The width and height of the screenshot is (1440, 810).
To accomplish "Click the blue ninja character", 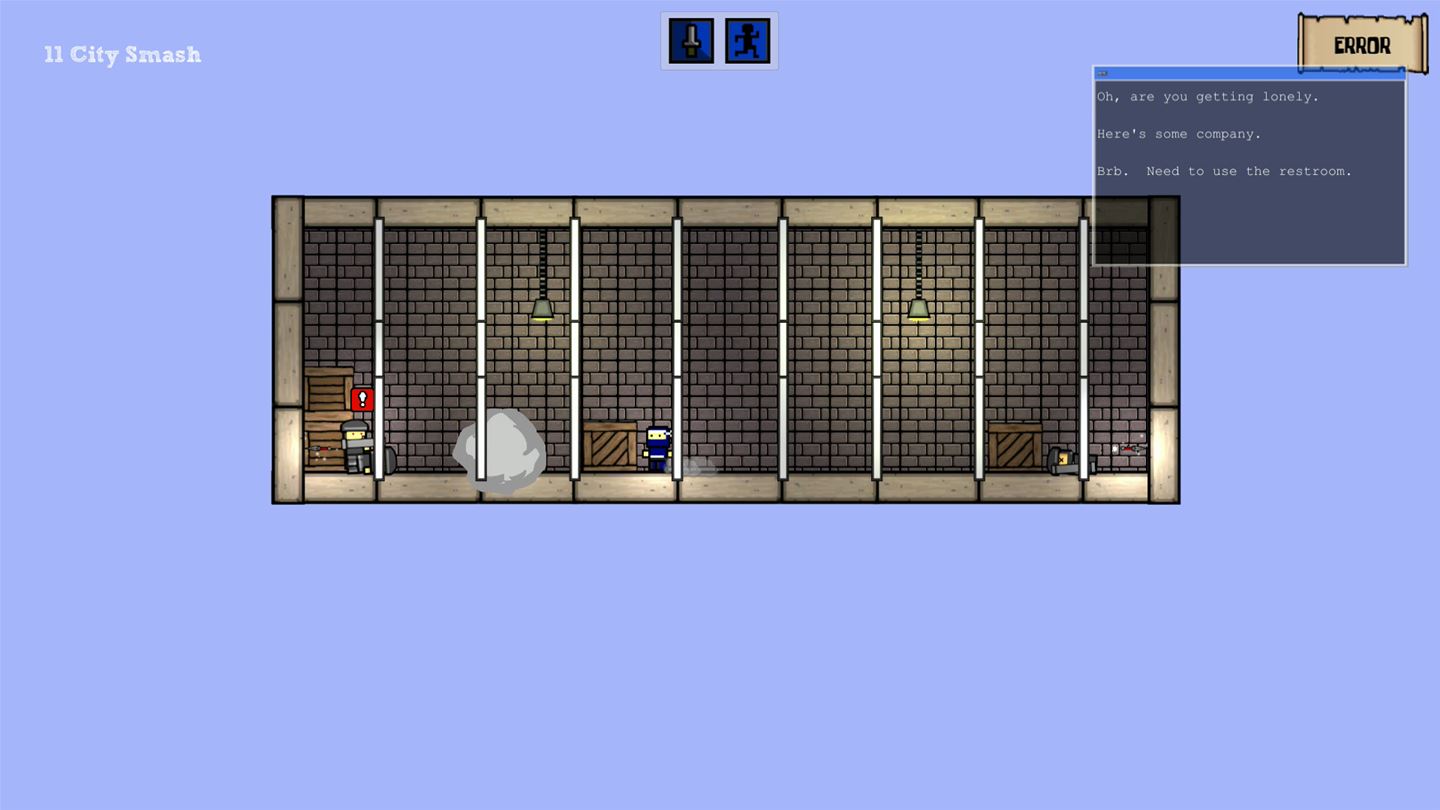I will pyautogui.click(x=660, y=448).
